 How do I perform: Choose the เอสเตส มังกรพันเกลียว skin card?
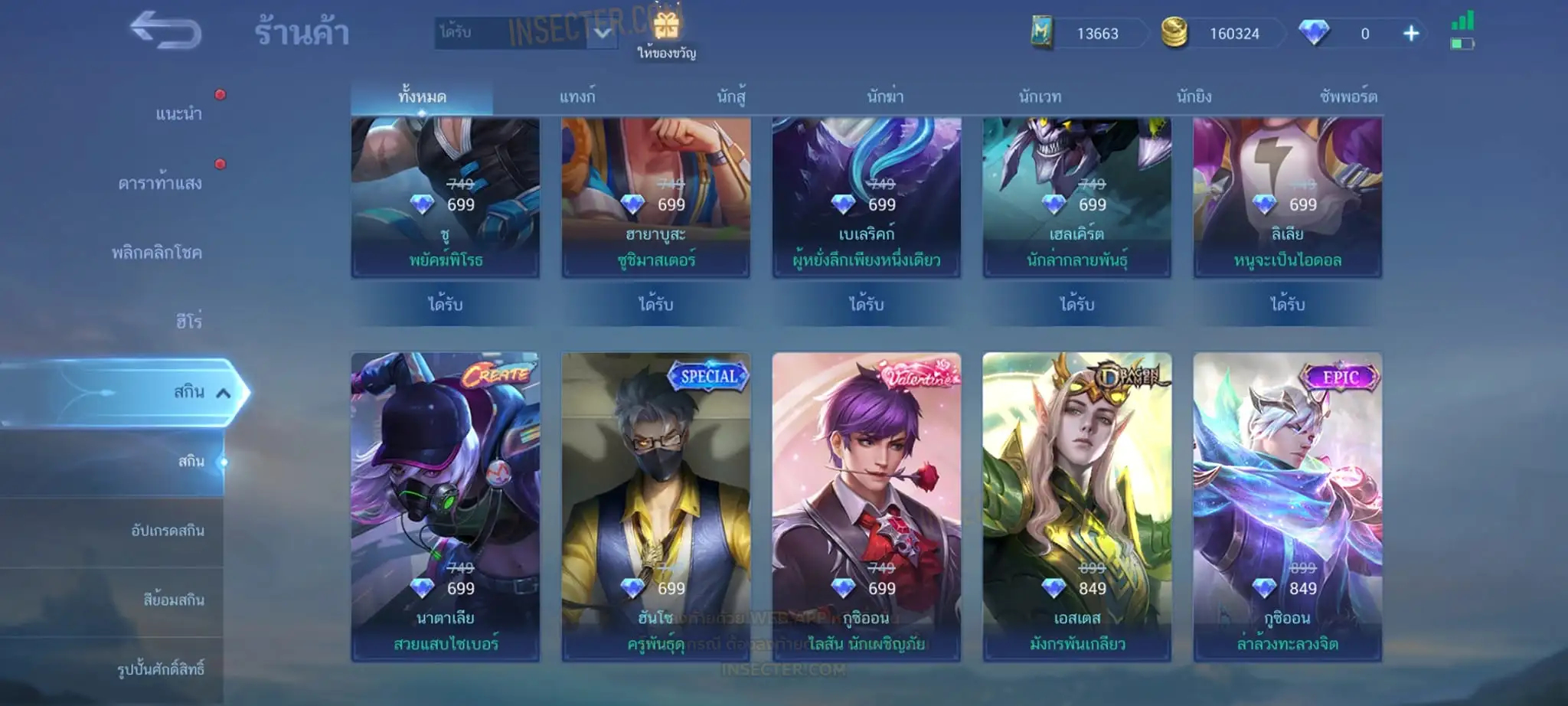(1076, 506)
